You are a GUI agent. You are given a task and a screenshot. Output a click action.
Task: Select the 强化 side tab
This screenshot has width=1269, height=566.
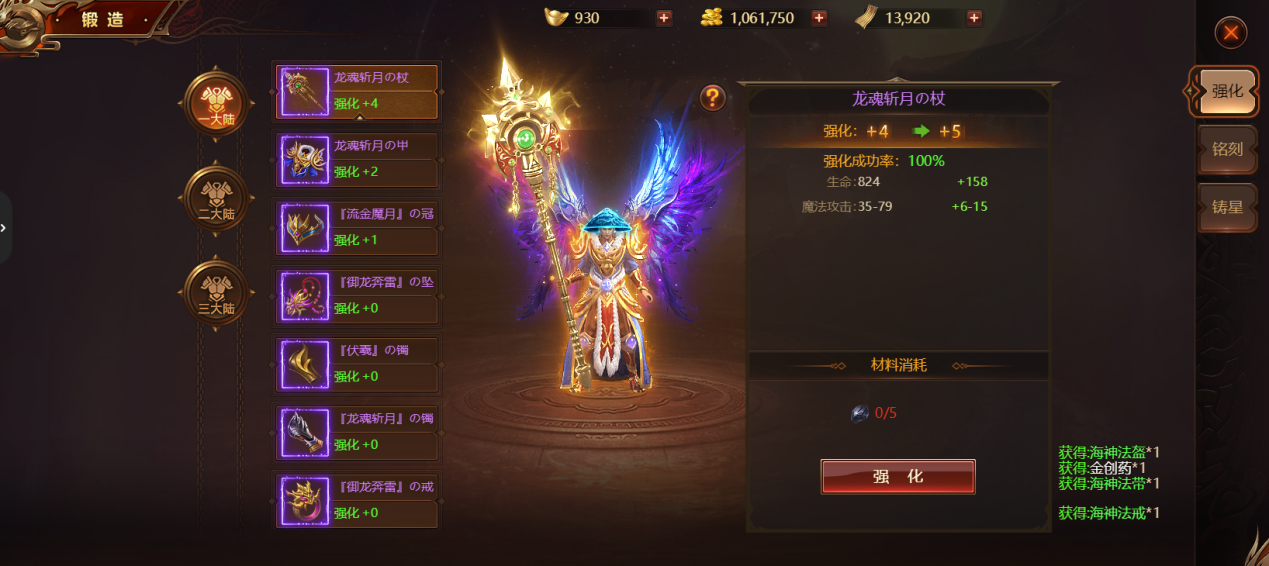tap(1226, 91)
